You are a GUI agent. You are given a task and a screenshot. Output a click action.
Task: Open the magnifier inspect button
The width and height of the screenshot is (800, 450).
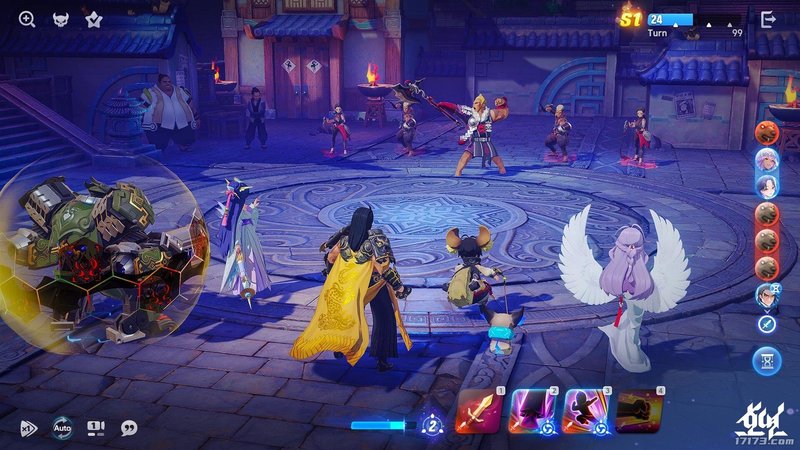[27, 19]
